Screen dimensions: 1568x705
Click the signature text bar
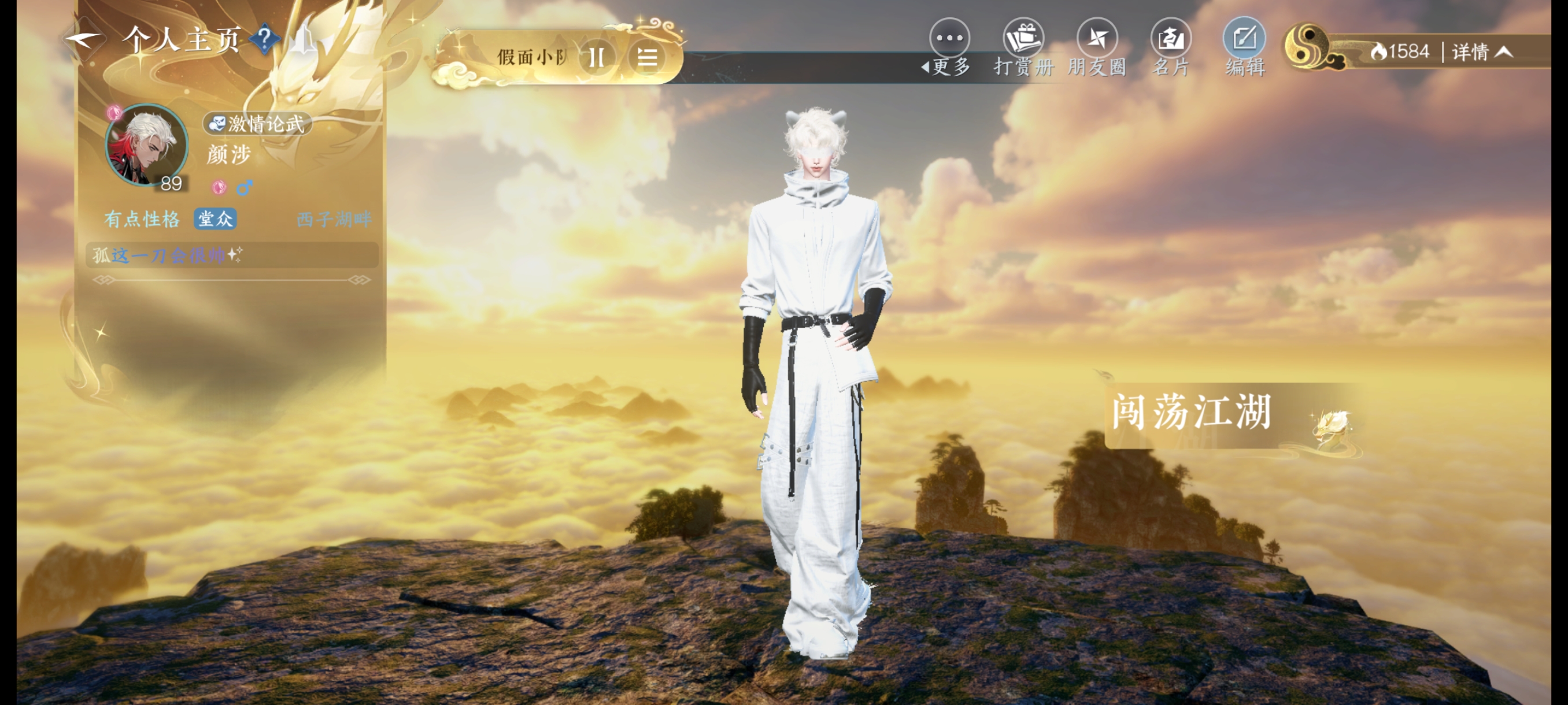point(231,255)
